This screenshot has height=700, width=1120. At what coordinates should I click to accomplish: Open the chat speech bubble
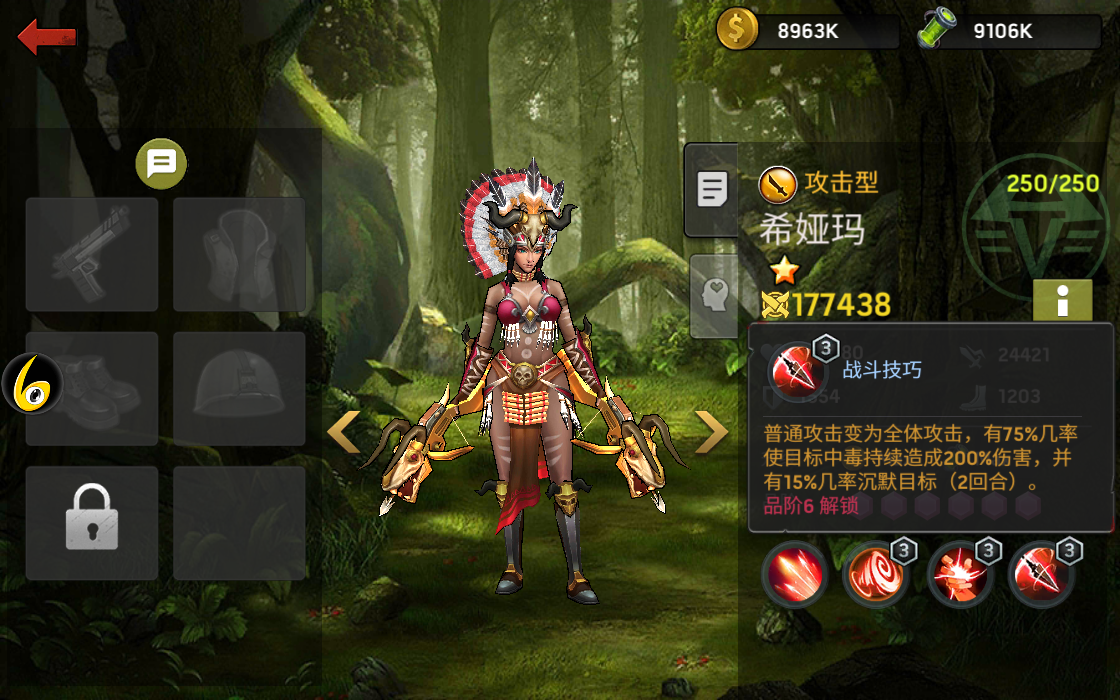pos(161,163)
